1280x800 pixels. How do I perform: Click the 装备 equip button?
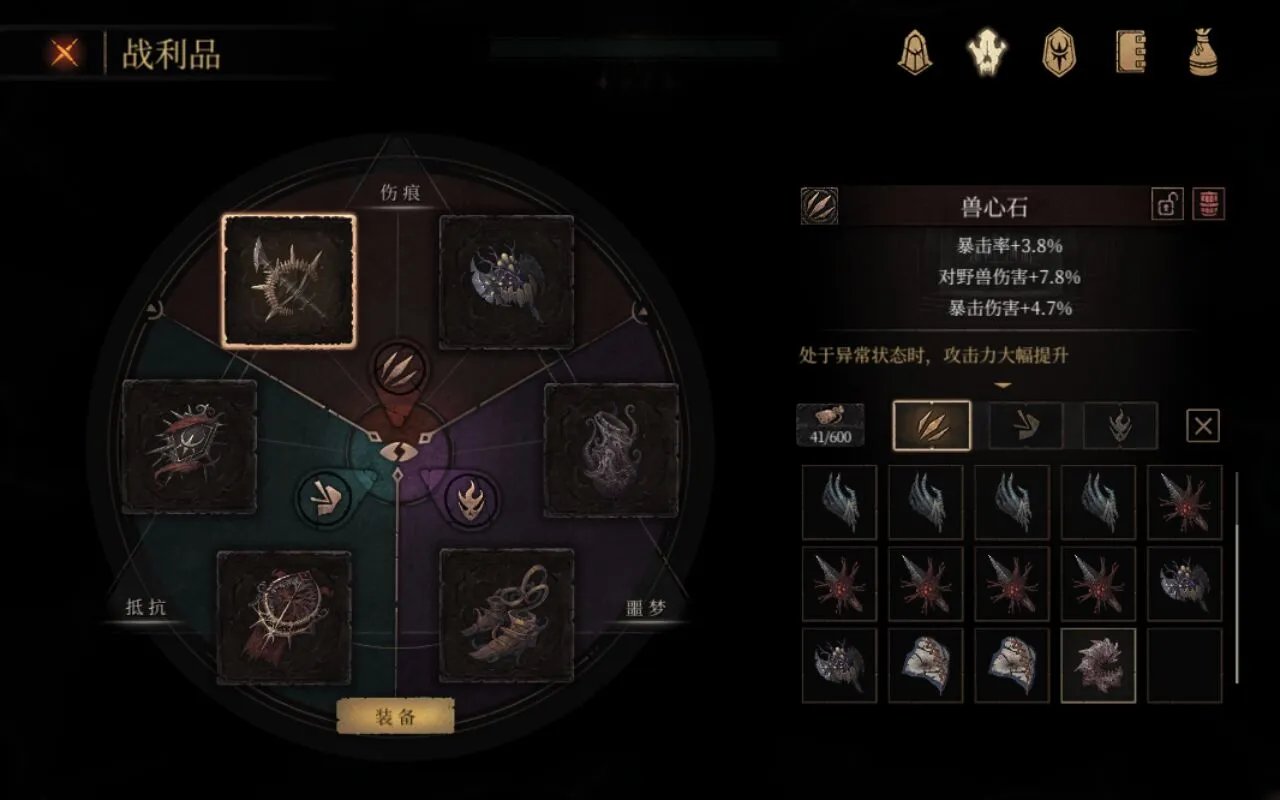pos(395,716)
